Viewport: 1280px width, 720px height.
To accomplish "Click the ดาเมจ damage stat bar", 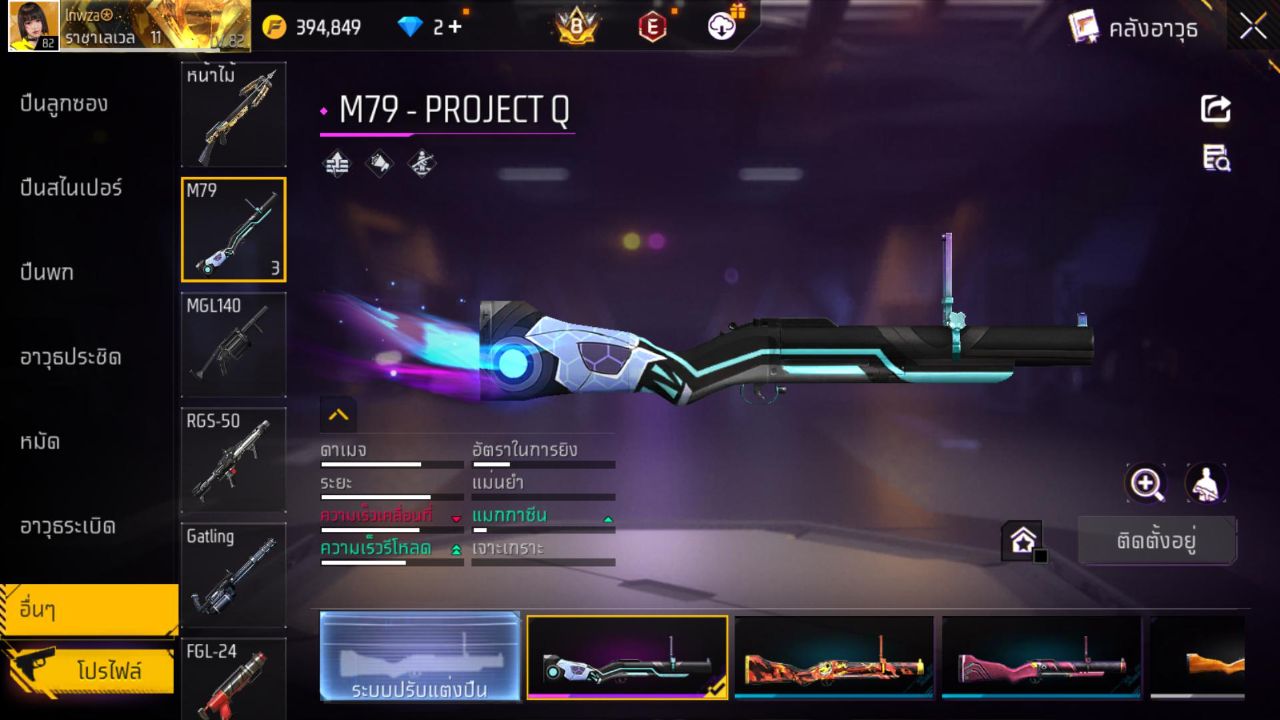I will pos(390,463).
